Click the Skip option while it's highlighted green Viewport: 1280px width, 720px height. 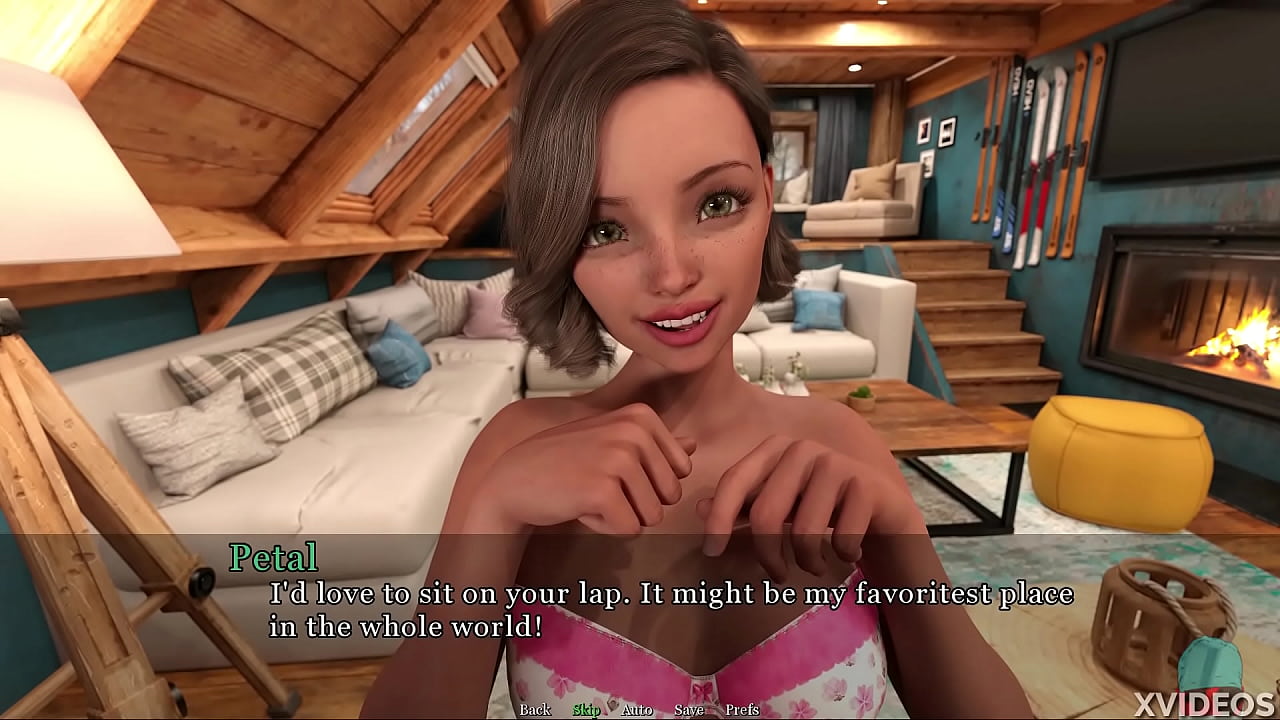(587, 710)
